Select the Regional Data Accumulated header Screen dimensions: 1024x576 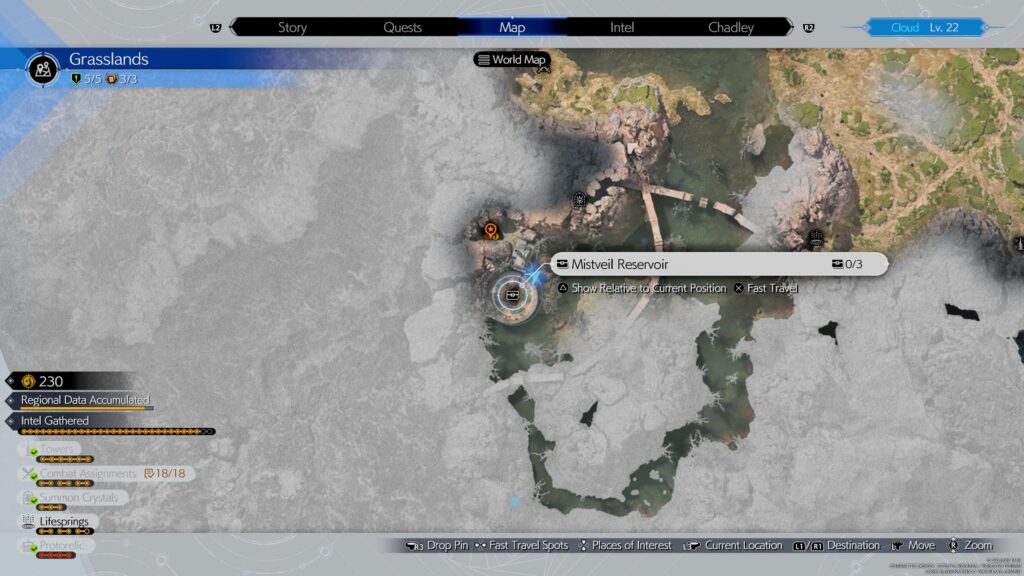85,400
